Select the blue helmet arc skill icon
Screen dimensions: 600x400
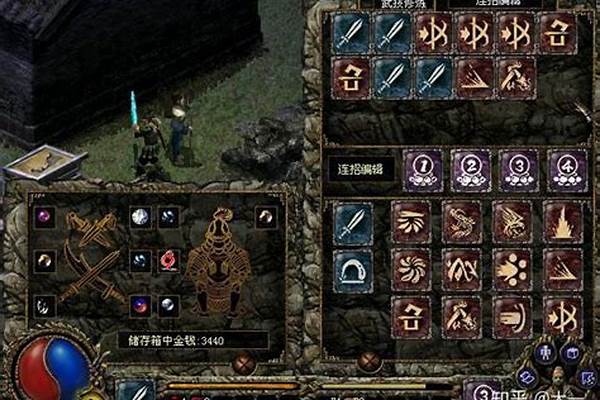[353, 269]
